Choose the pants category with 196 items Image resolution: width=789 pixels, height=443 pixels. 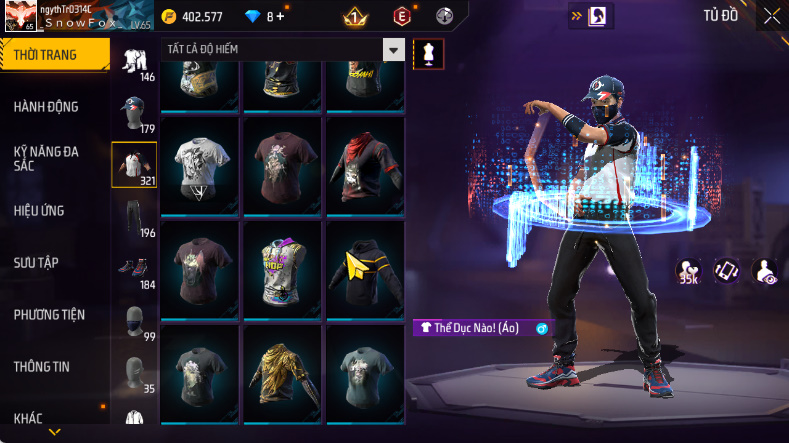tap(134, 217)
